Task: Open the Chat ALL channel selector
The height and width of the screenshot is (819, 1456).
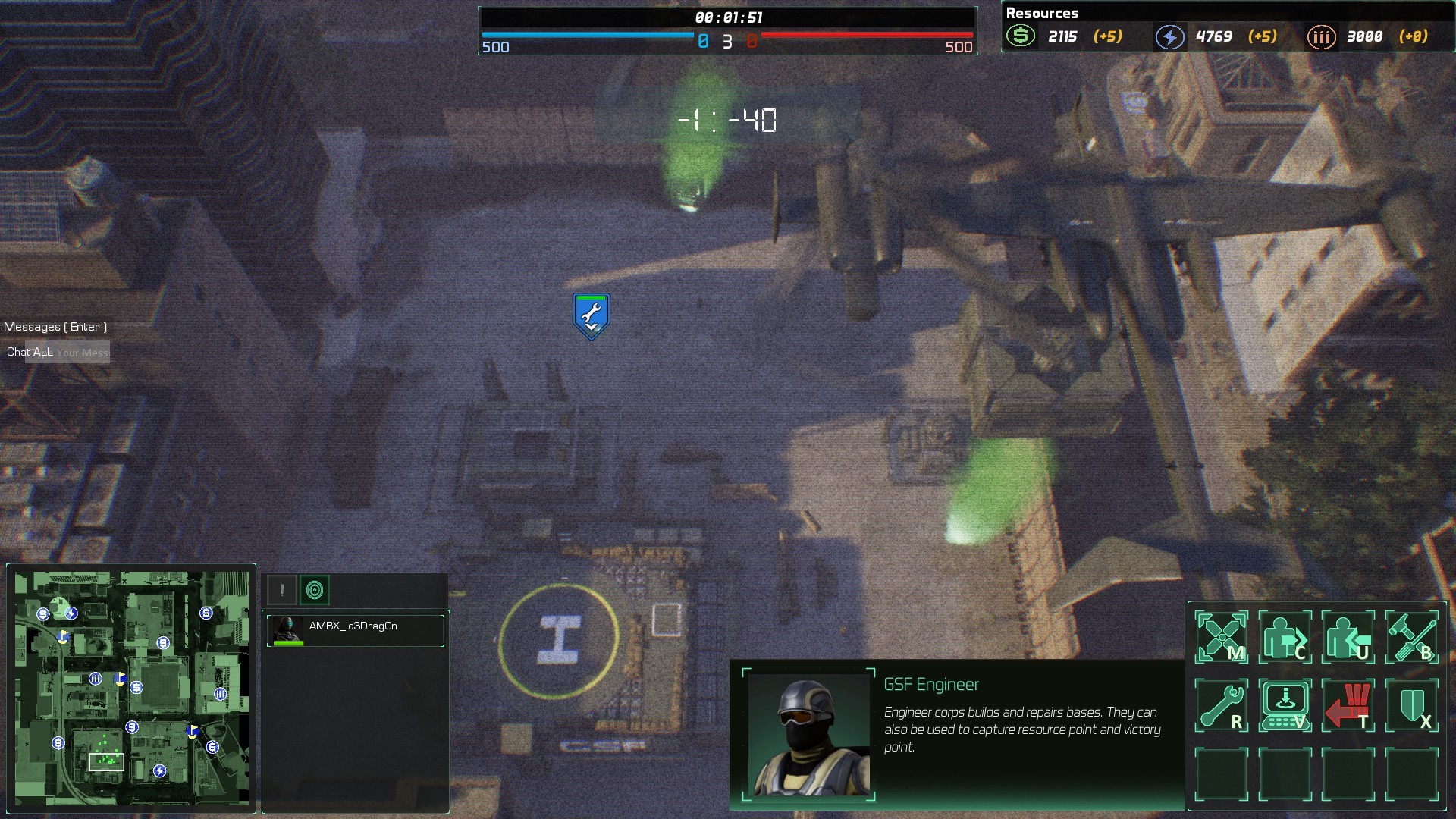Action: pos(30,352)
